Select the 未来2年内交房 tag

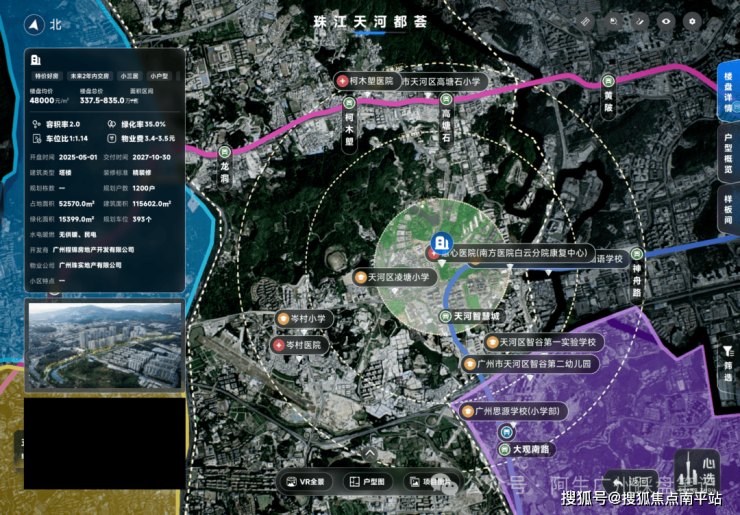[89, 75]
